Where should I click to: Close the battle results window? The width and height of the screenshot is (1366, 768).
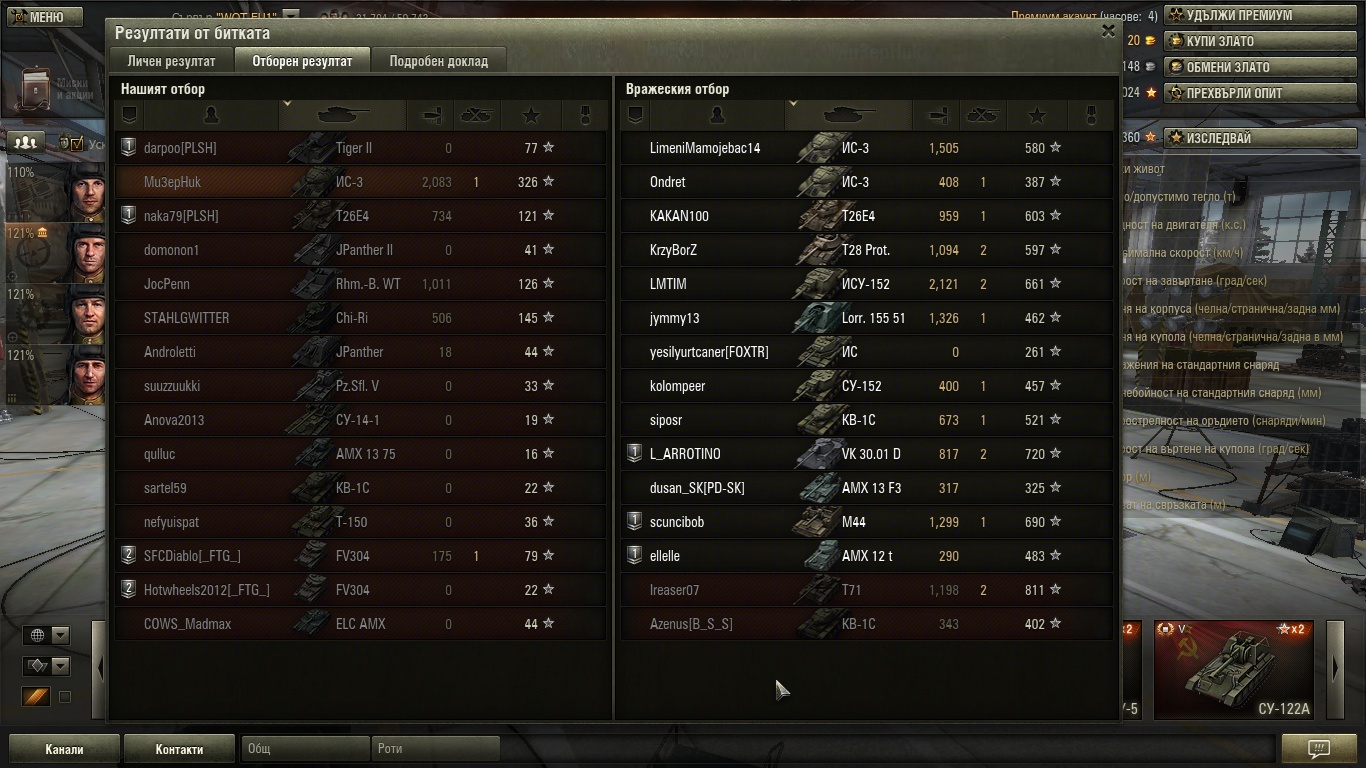point(1108,31)
